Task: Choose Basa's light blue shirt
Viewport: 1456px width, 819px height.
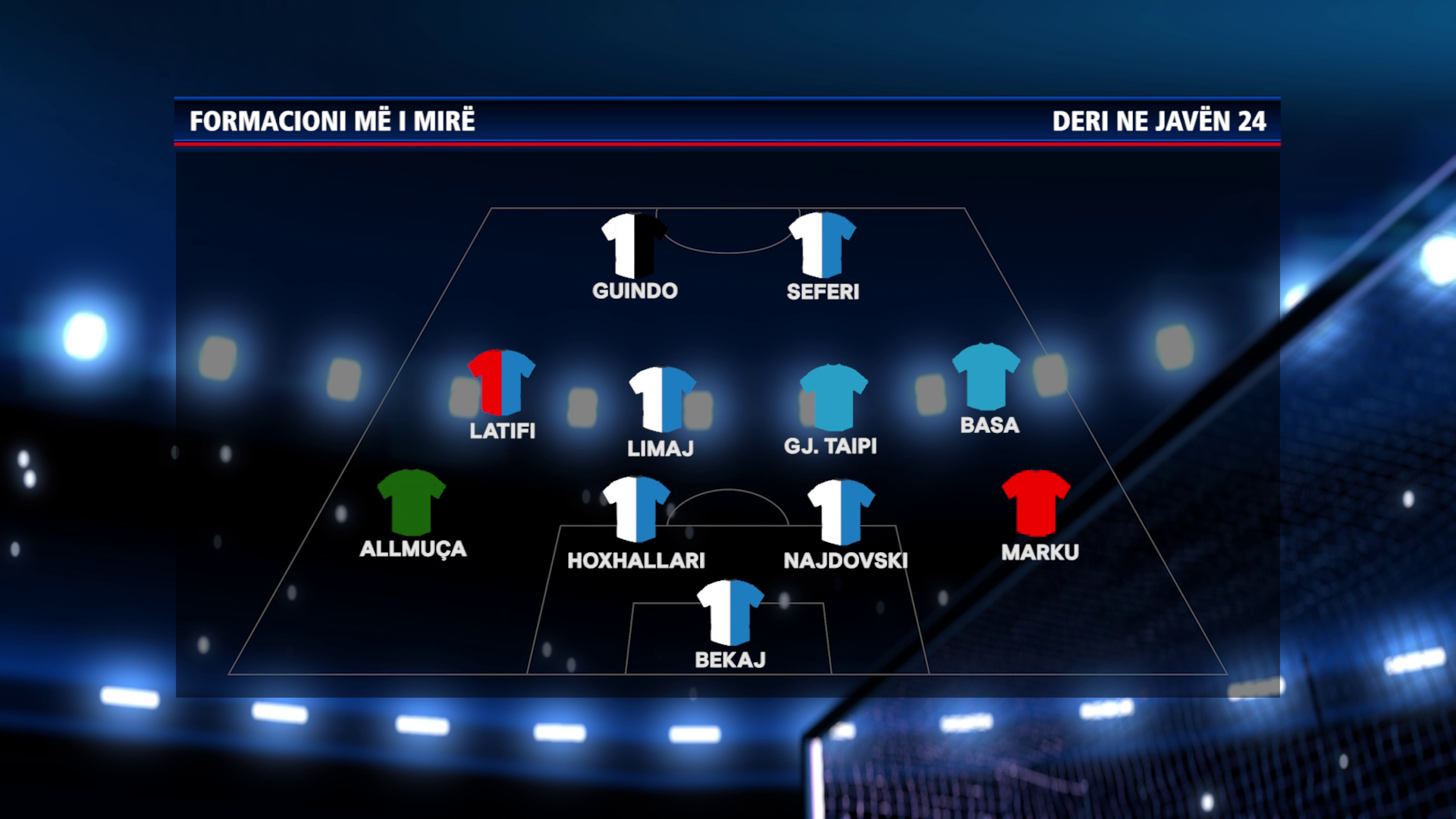Action: pos(986,377)
